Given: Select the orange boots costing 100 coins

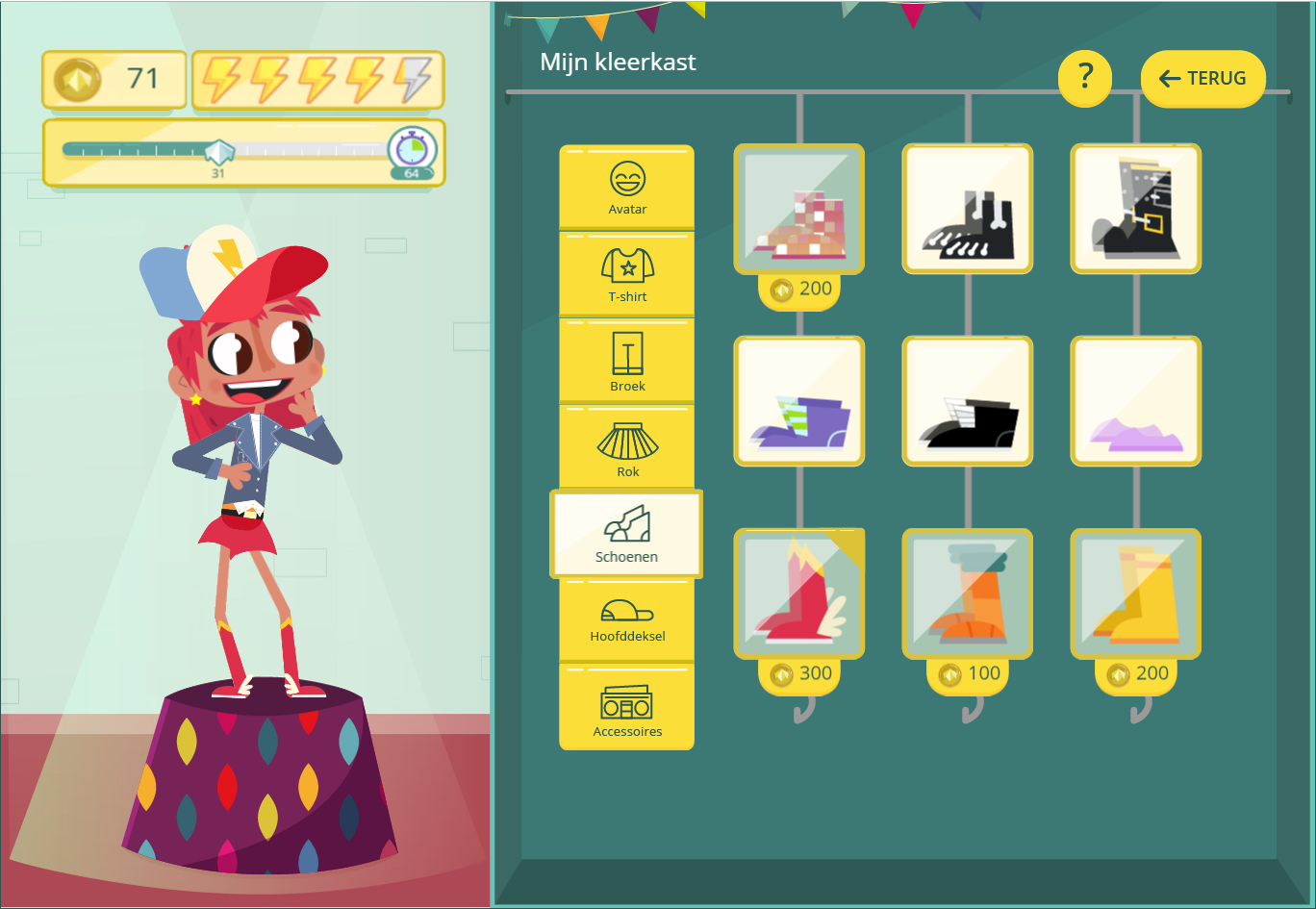Looking at the screenshot, I should click(x=967, y=593).
